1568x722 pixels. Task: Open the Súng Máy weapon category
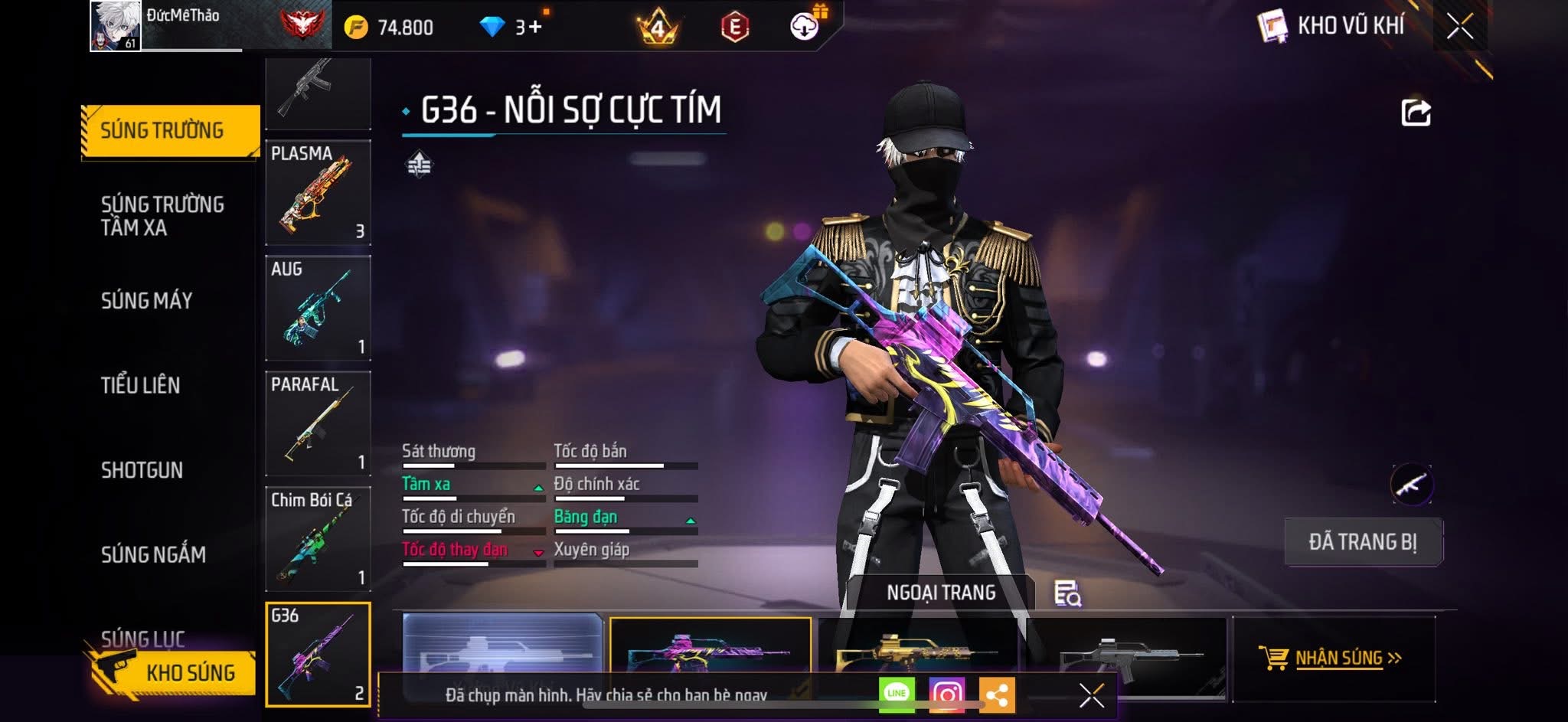point(146,301)
